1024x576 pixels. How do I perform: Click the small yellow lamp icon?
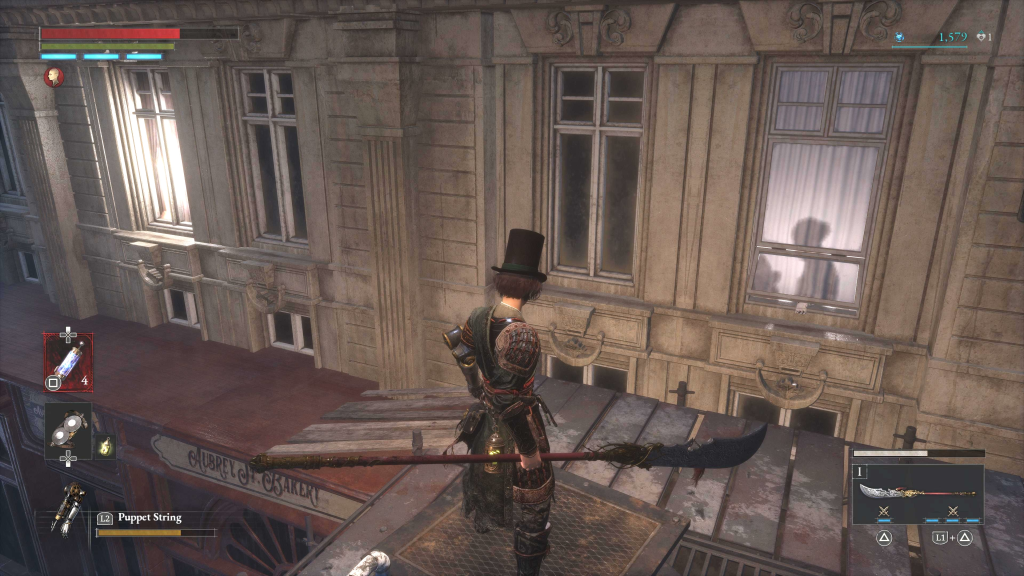coord(104,446)
